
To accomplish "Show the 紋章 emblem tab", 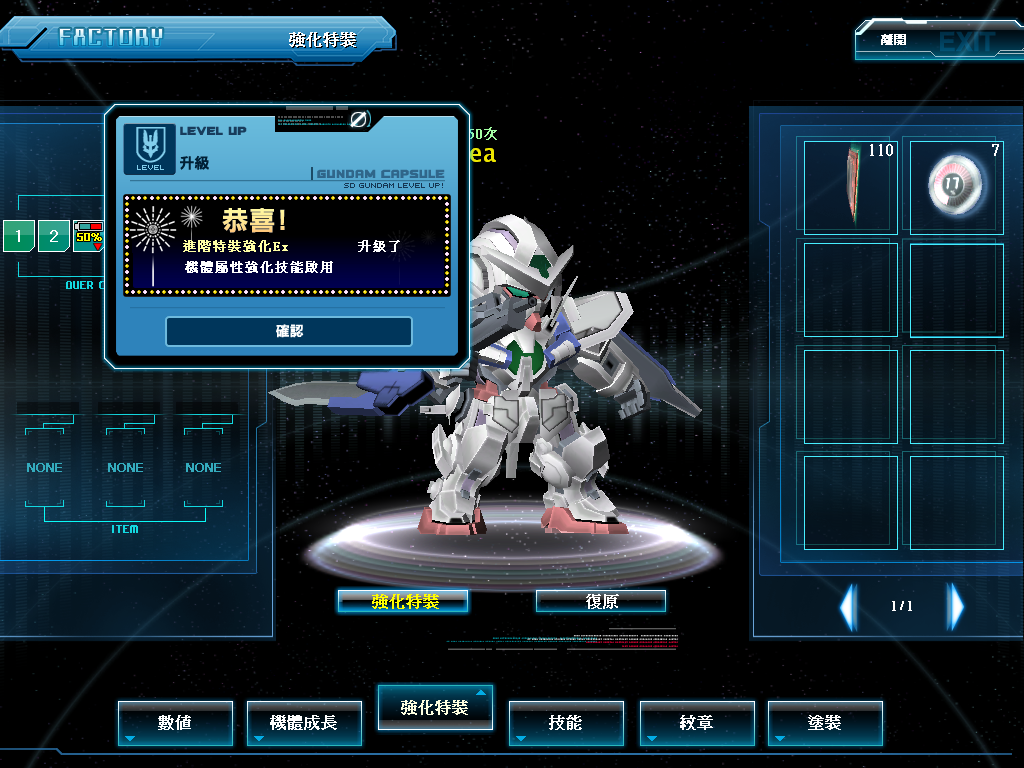I will coord(696,722).
